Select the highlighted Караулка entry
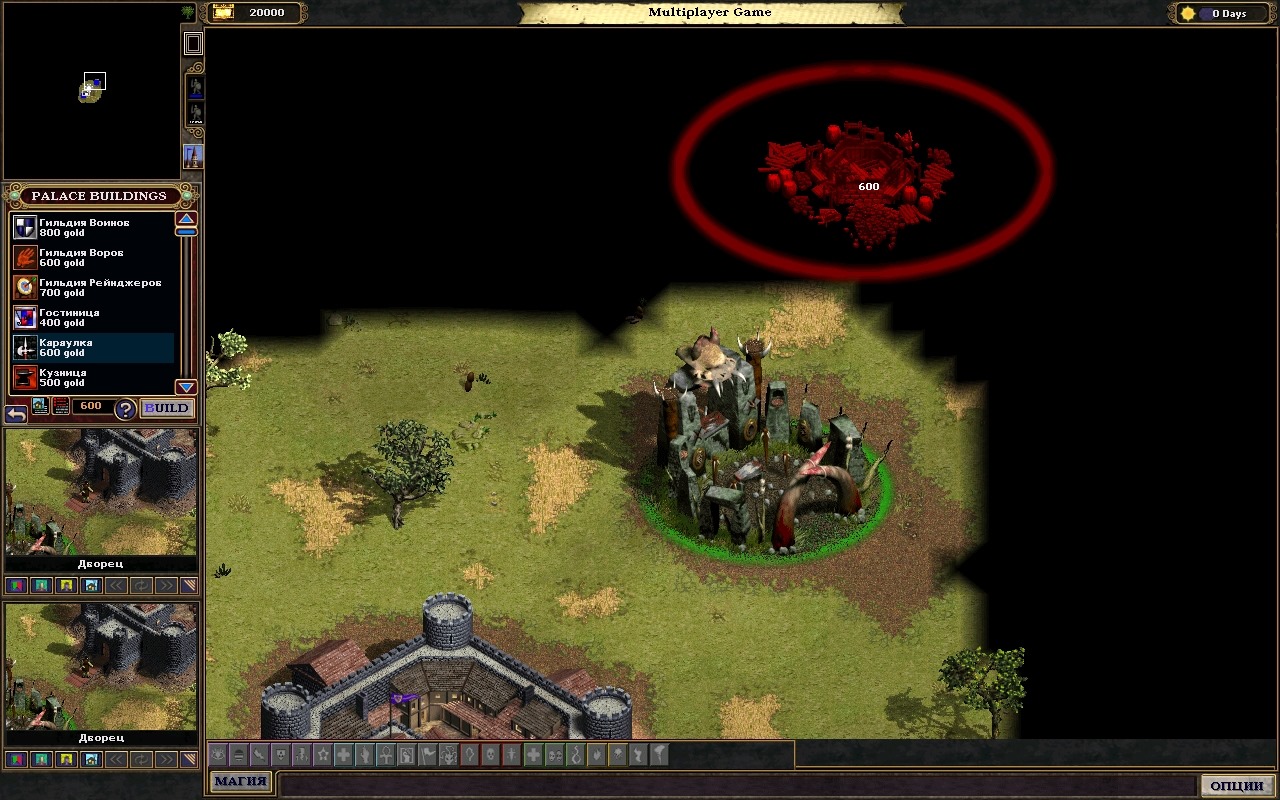 84,347
